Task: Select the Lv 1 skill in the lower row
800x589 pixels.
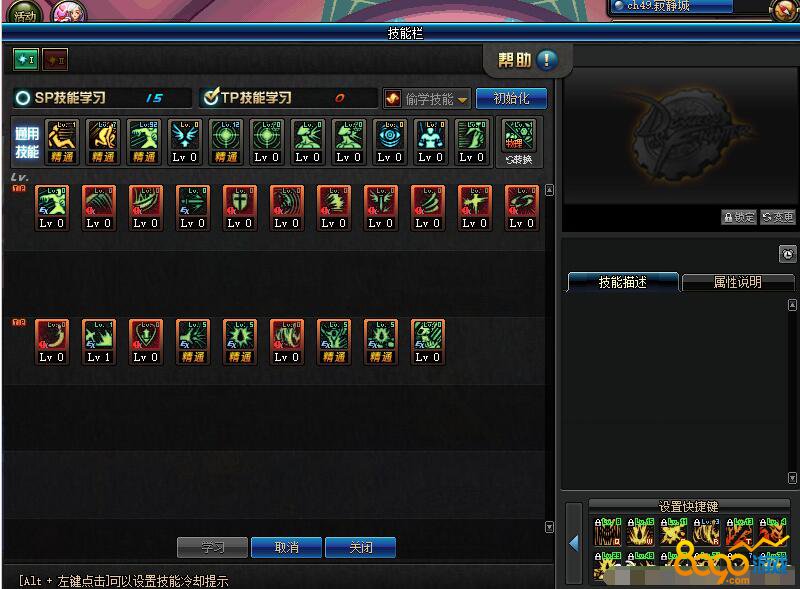Action: 98,341
